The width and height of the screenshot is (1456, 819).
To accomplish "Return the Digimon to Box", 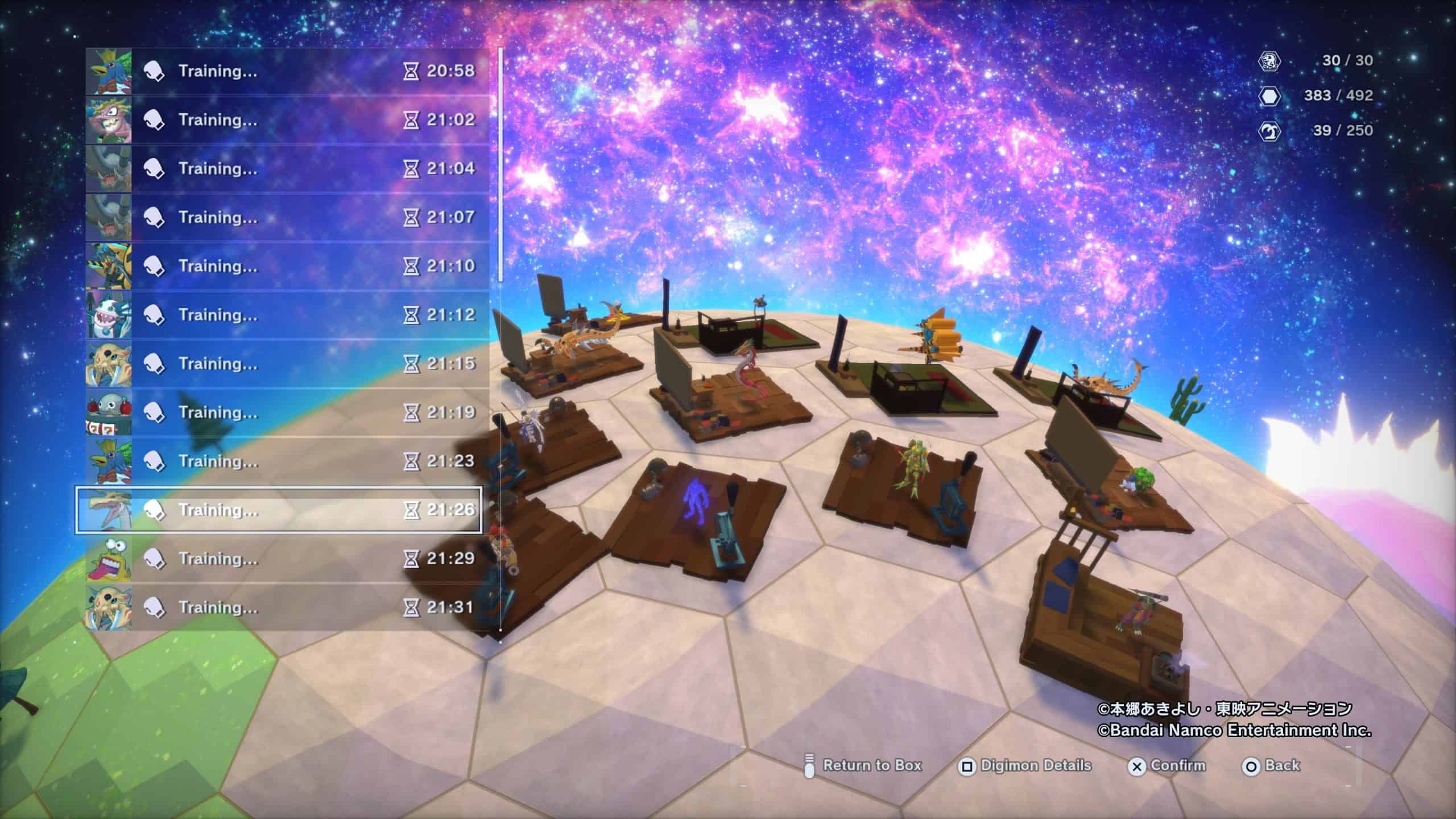I will (x=863, y=766).
